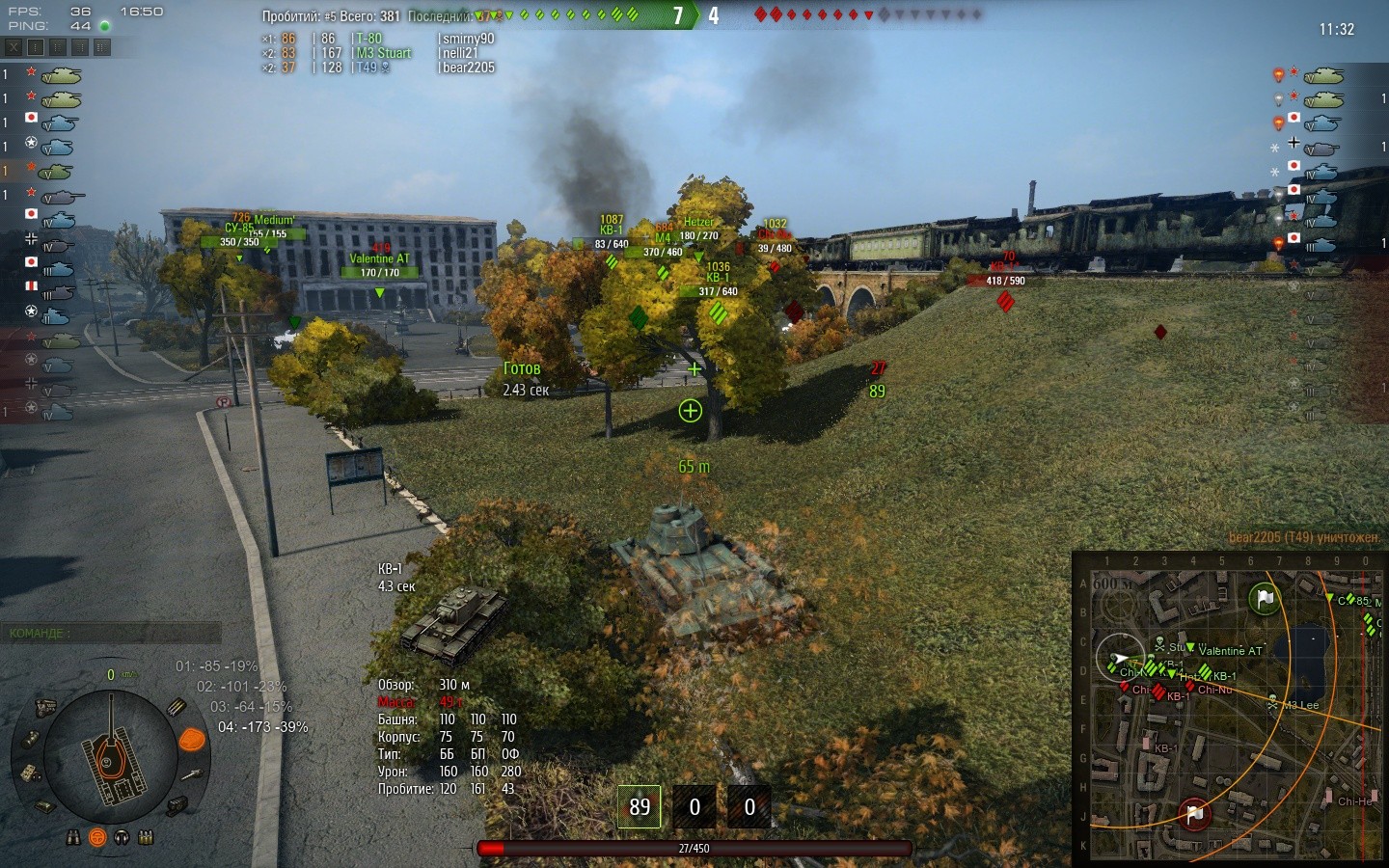The width and height of the screenshot is (1389, 868).
Task: Click the widest player panel mode button
Action: point(101,46)
